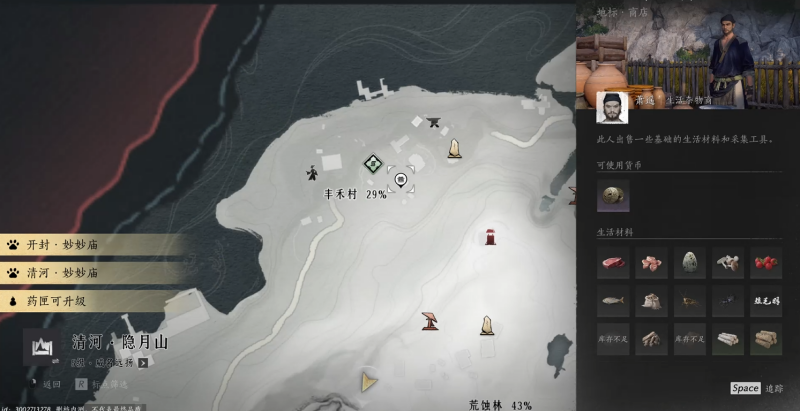Select the 开封·妙妙庙 tracker entry
The image size is (800, 411).
pyautogui.click(x=90, y=244)
